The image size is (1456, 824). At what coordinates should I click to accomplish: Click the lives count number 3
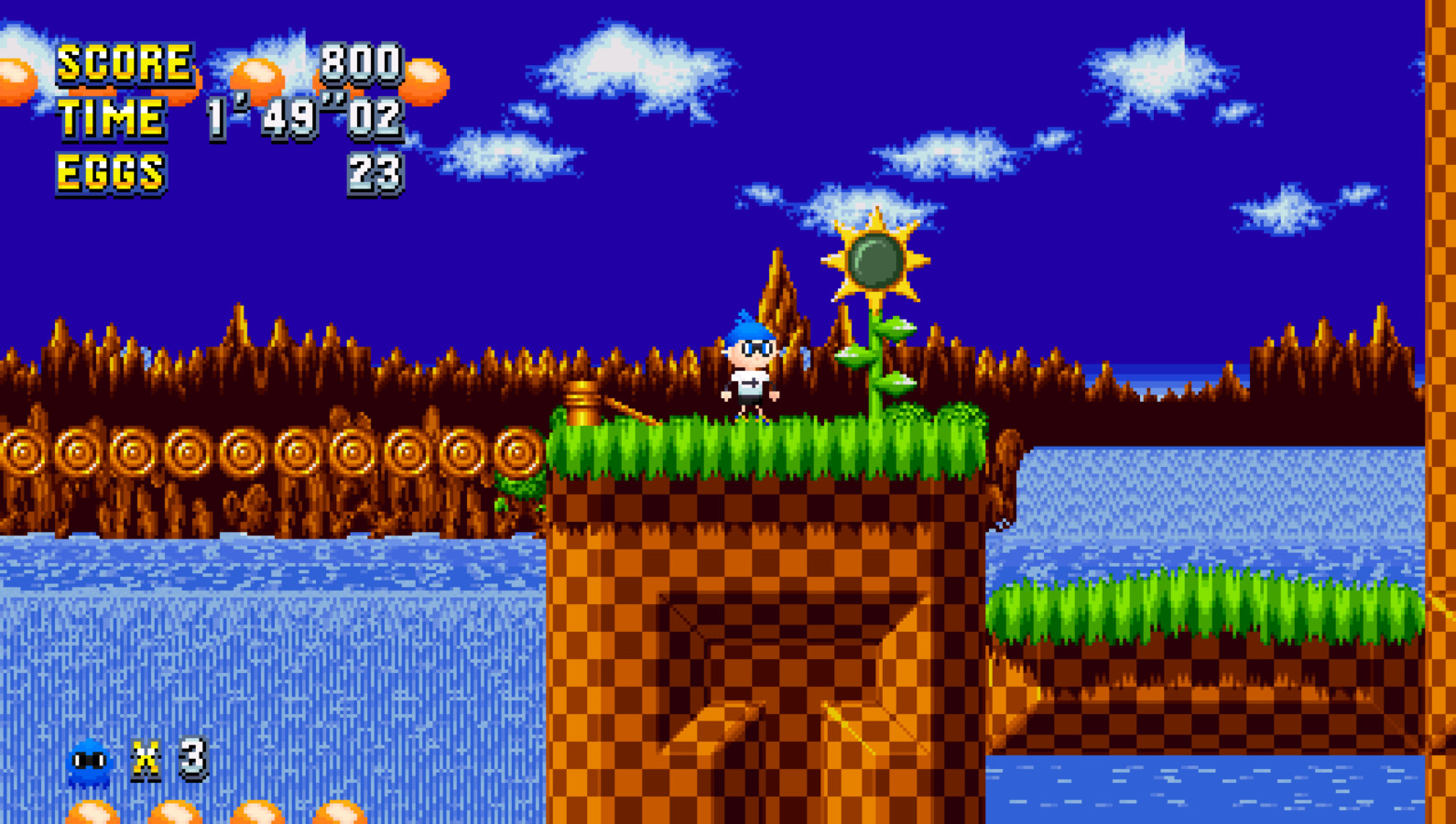[192, 757]
